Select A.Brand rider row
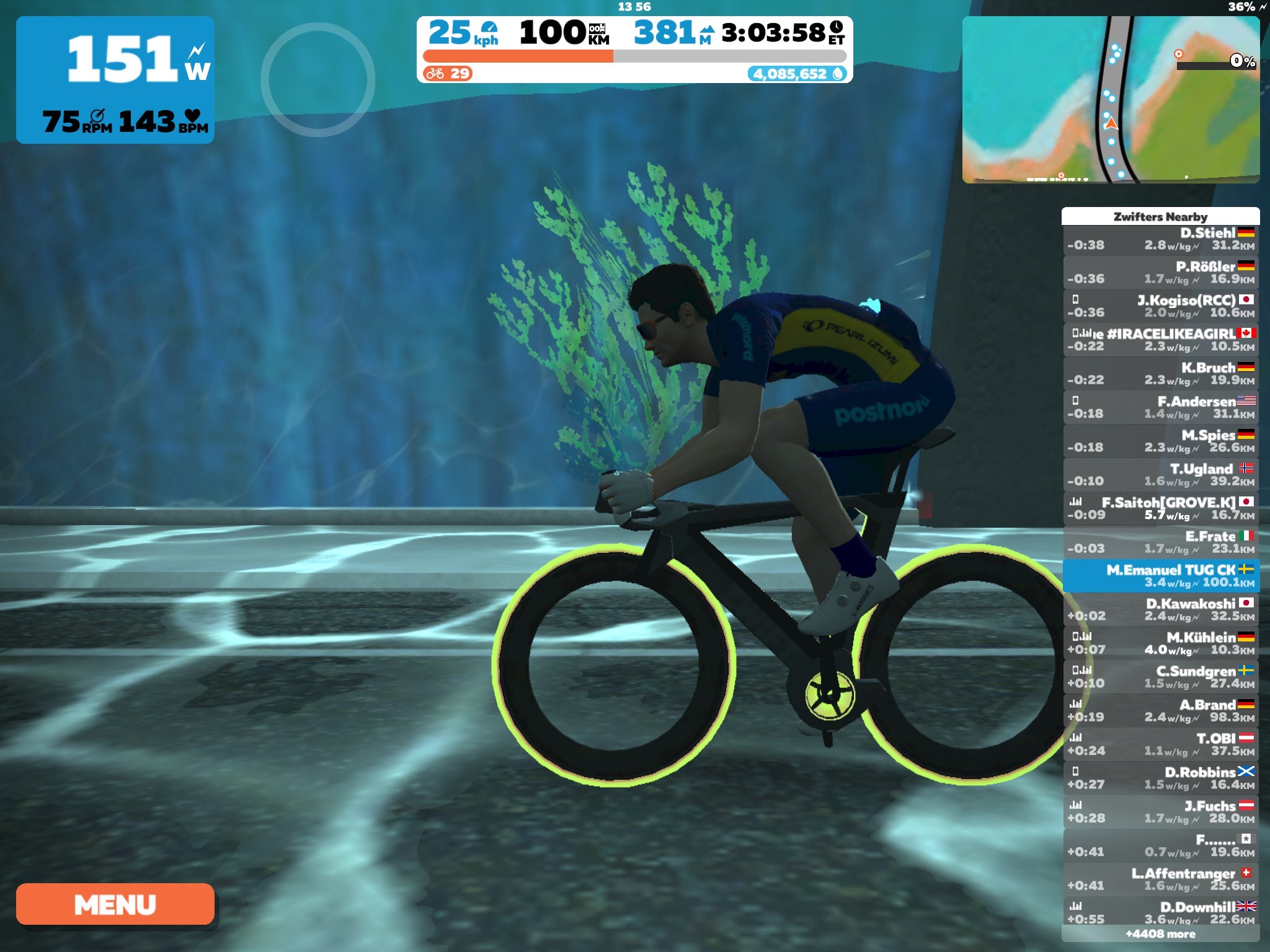Screen dimensions: 1270x952 point(1160,711)
